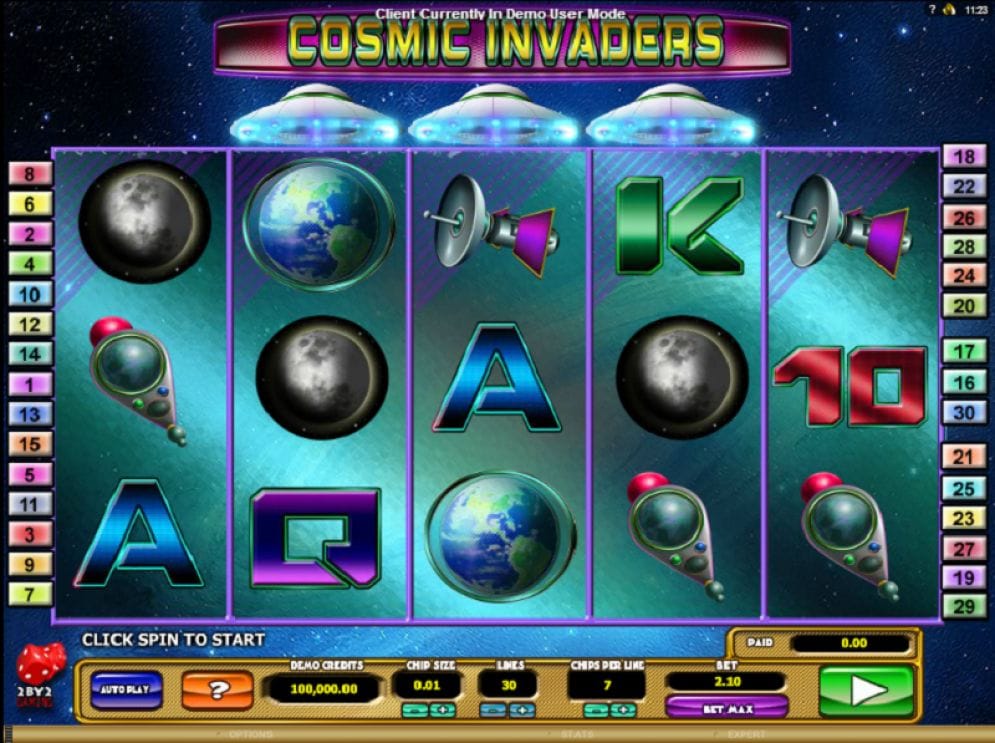Image resolution: width=995 pixels, height=743 pixels.
Task: Choose payline 30 indicator
Action: pos(965,412)
